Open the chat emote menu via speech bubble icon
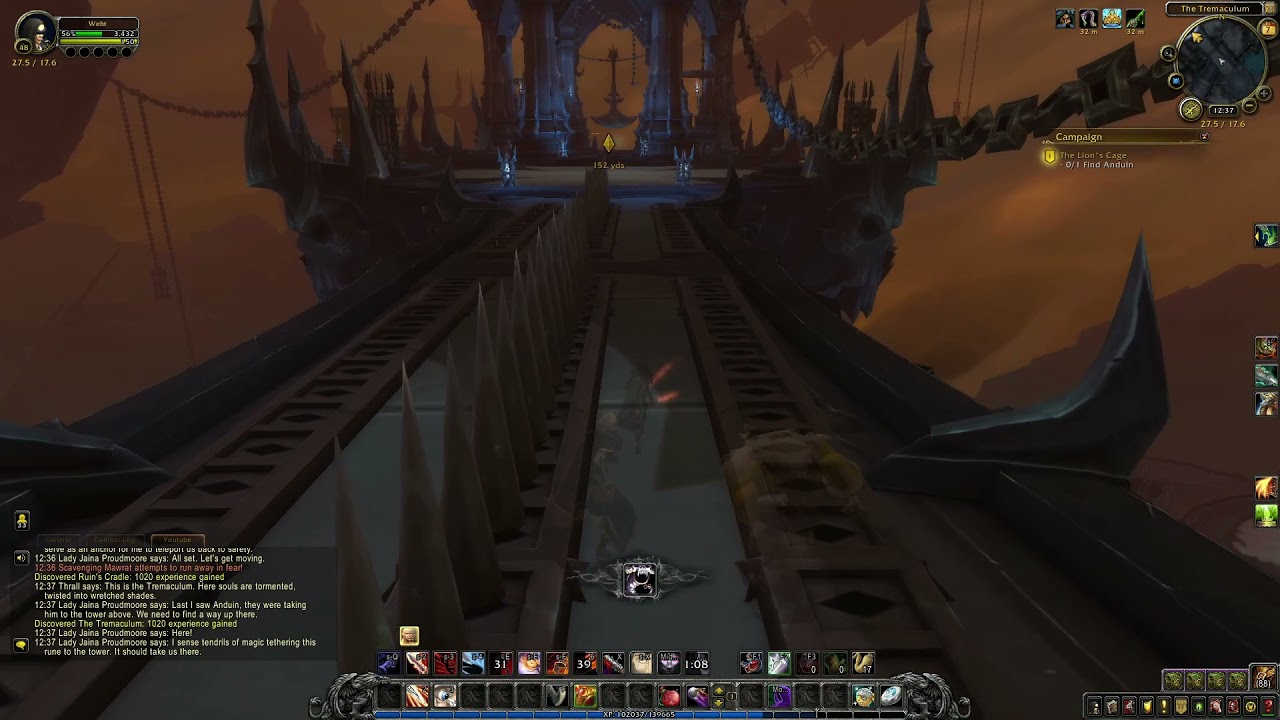 click(21, 645)
